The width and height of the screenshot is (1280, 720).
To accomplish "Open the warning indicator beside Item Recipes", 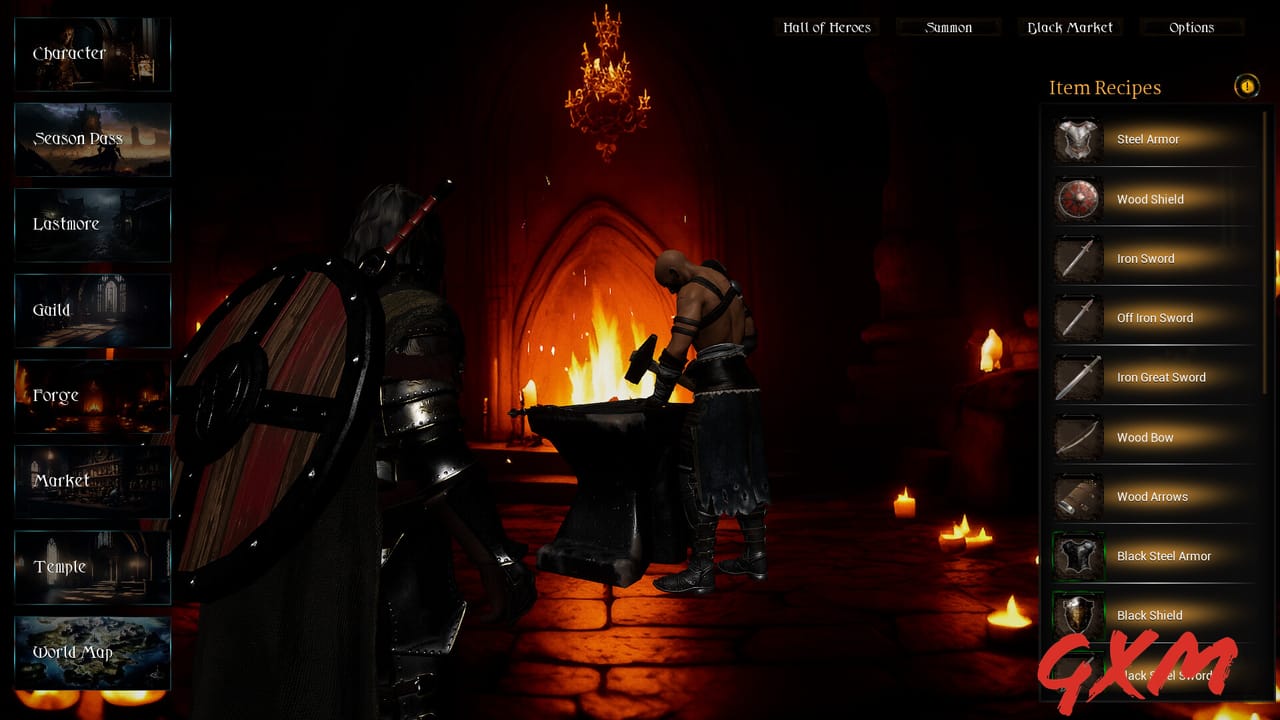I will [x=1246, y=87].
